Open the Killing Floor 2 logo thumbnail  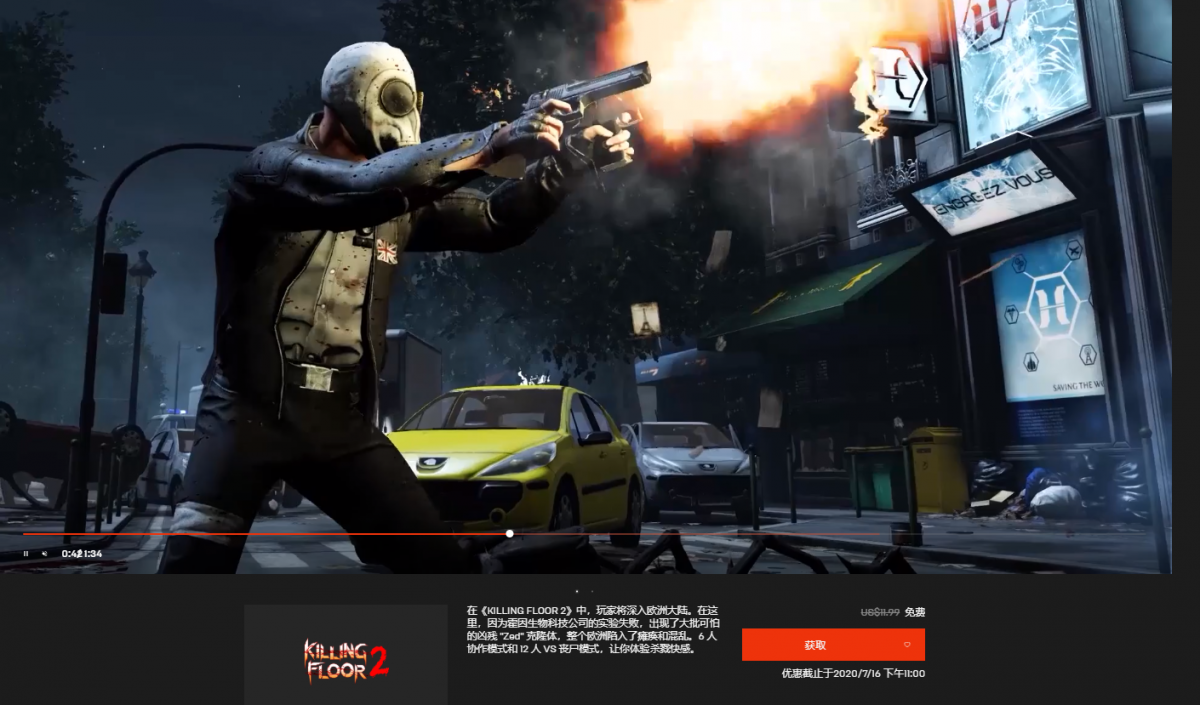345,656
